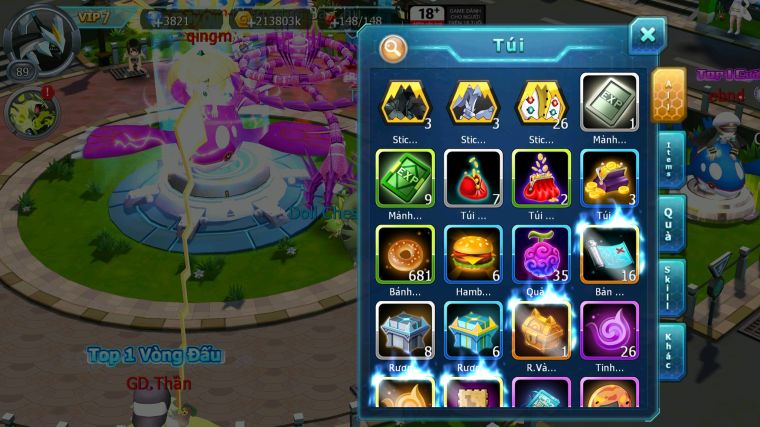Open the inventory search magnifier
760x427 pixels.
394,47
